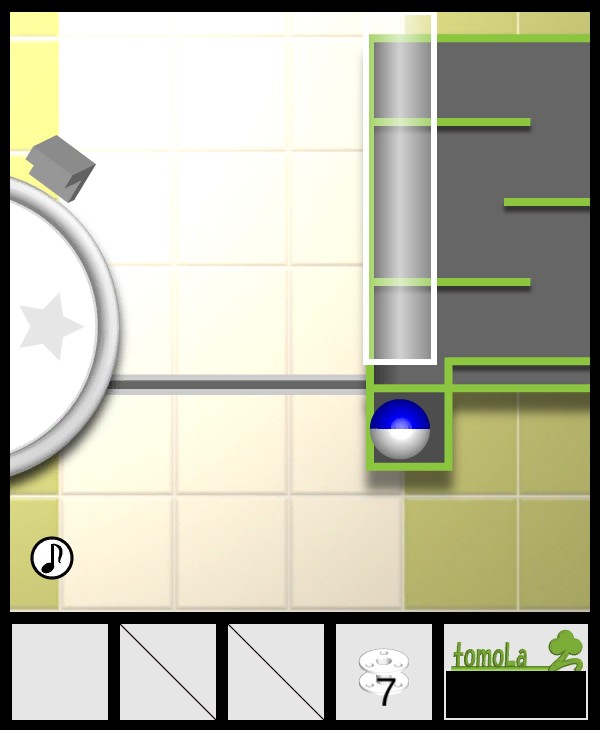600x730 pixels.
Task: Toggle the music note sound button
Action: point(52,558)
